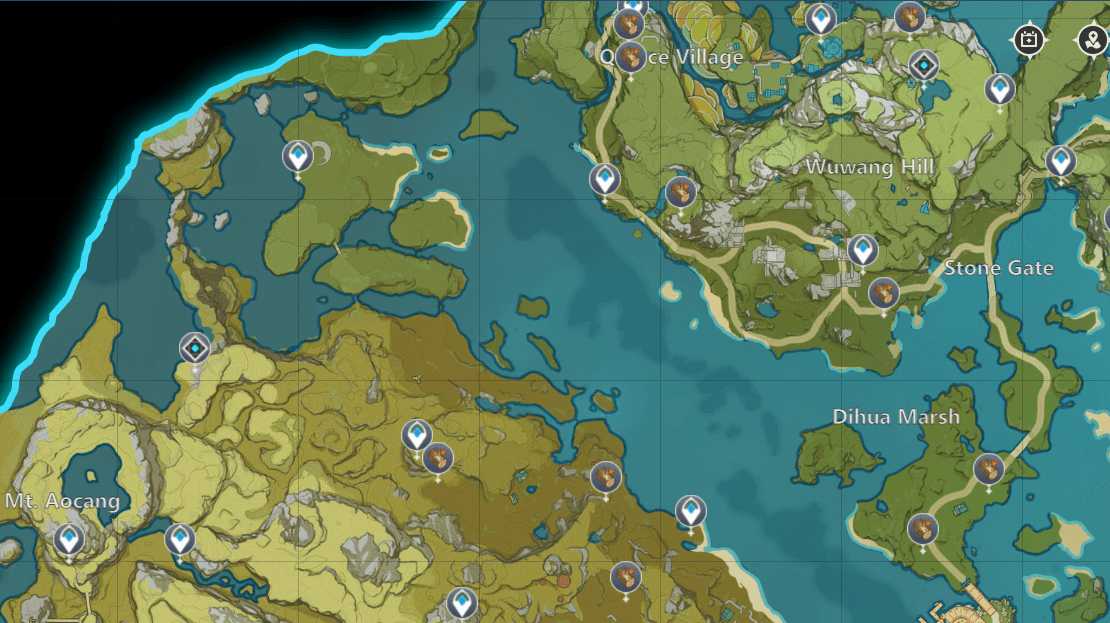Select the waypoint just east of Mt. Aocang
The width and height of the screenshot is (1110, 623).
180,539
